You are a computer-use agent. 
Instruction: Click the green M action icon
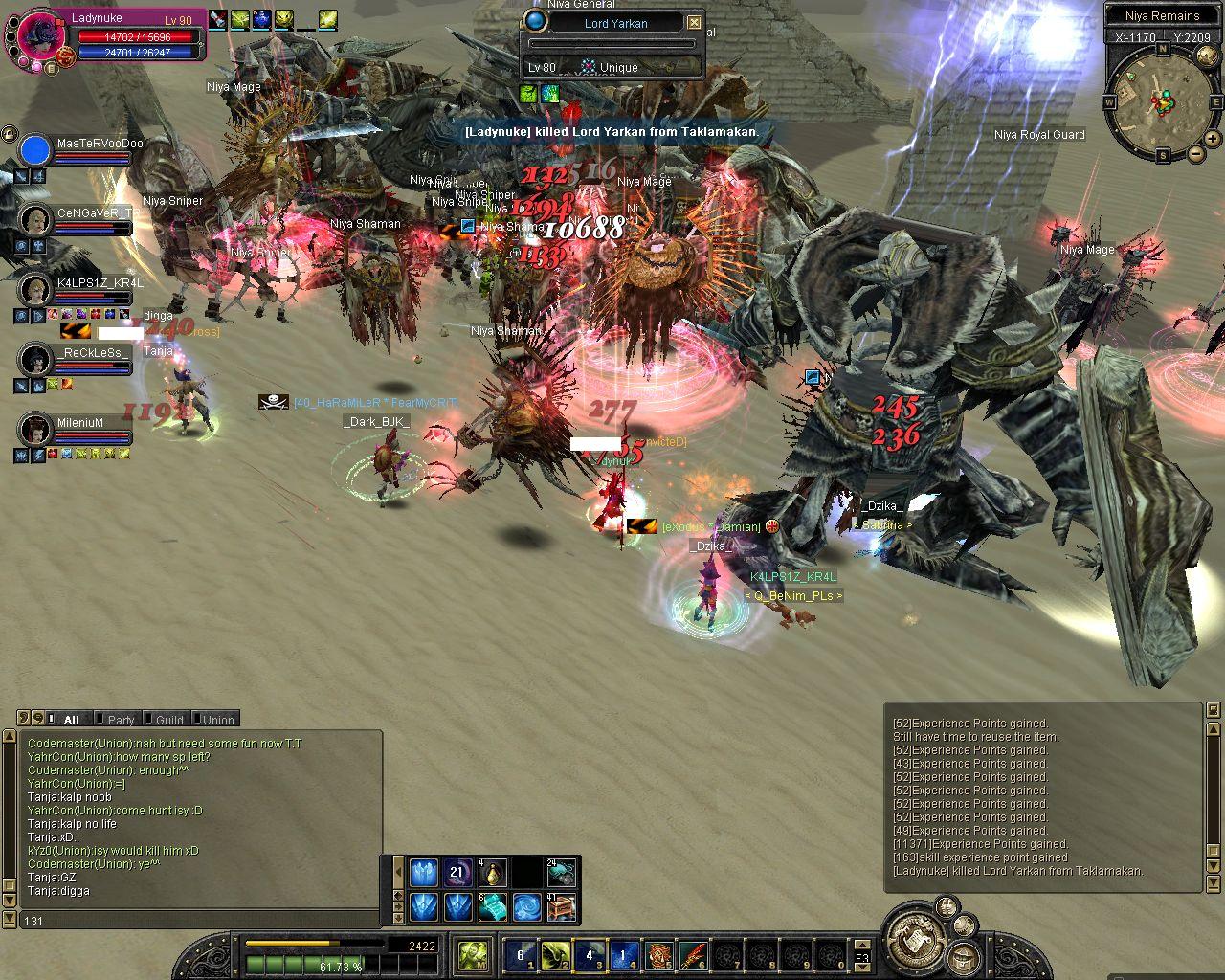tap(473, 954)
